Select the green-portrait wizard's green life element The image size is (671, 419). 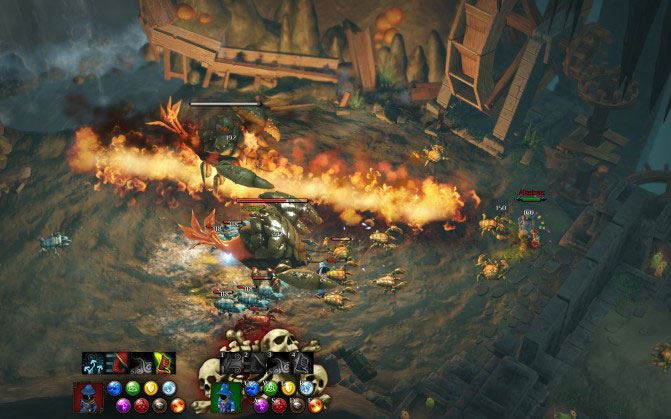point(271,389)
